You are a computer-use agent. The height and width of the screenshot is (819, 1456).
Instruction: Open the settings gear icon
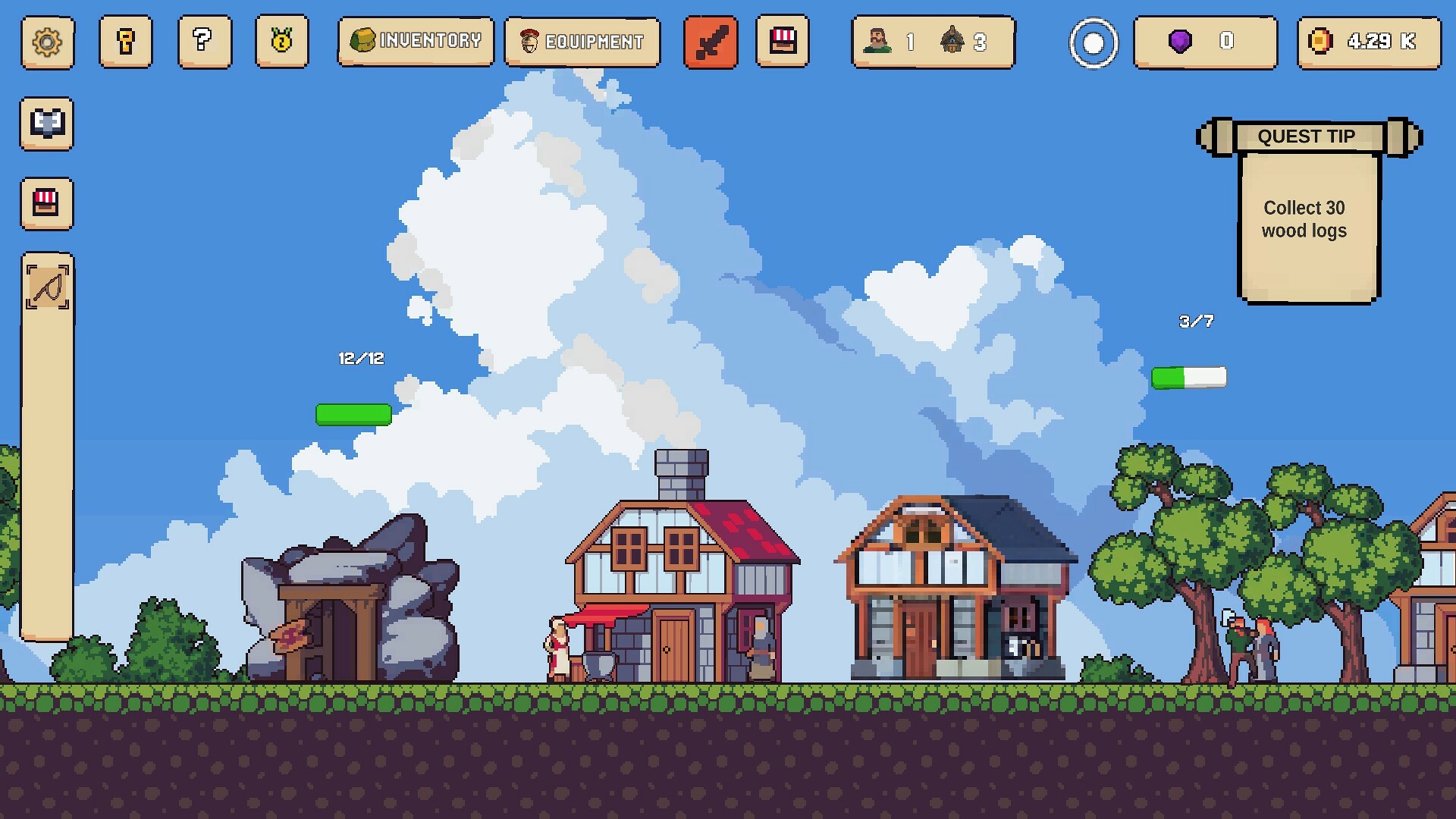pyautogui.click(x=47, y=43)
